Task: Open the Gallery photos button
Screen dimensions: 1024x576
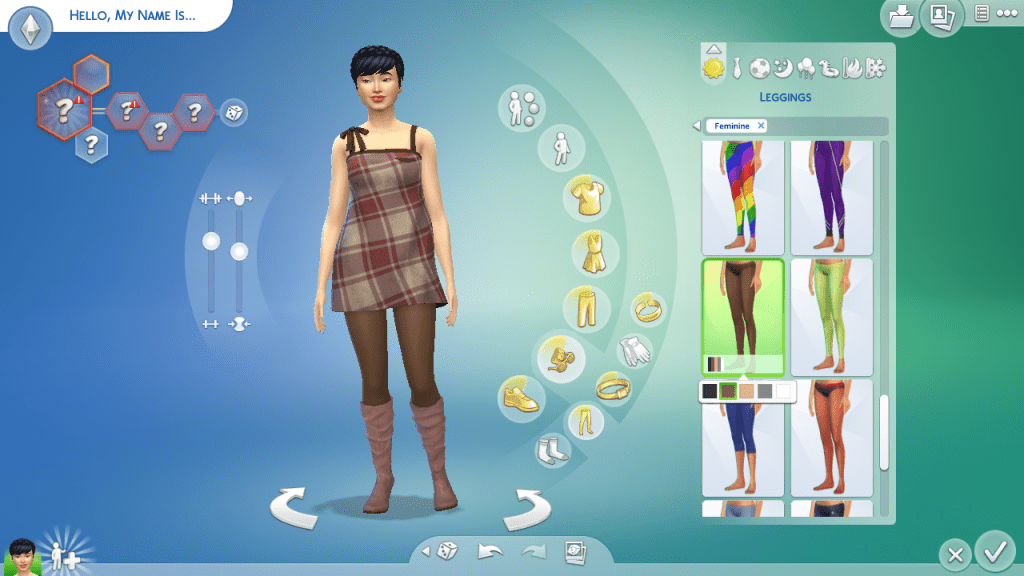Action: click(941, 16)
